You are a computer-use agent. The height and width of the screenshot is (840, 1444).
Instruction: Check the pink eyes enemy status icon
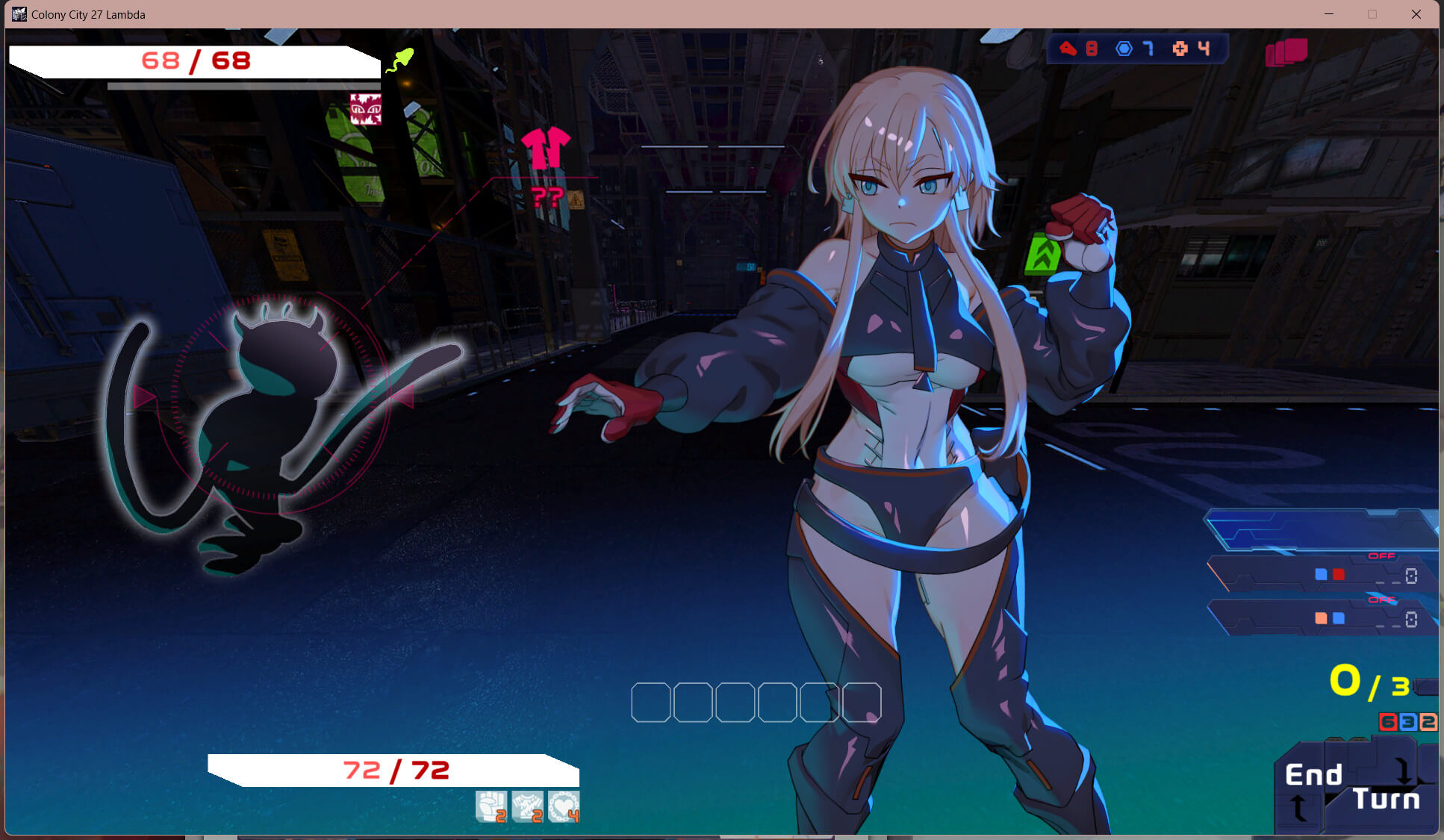366,109
